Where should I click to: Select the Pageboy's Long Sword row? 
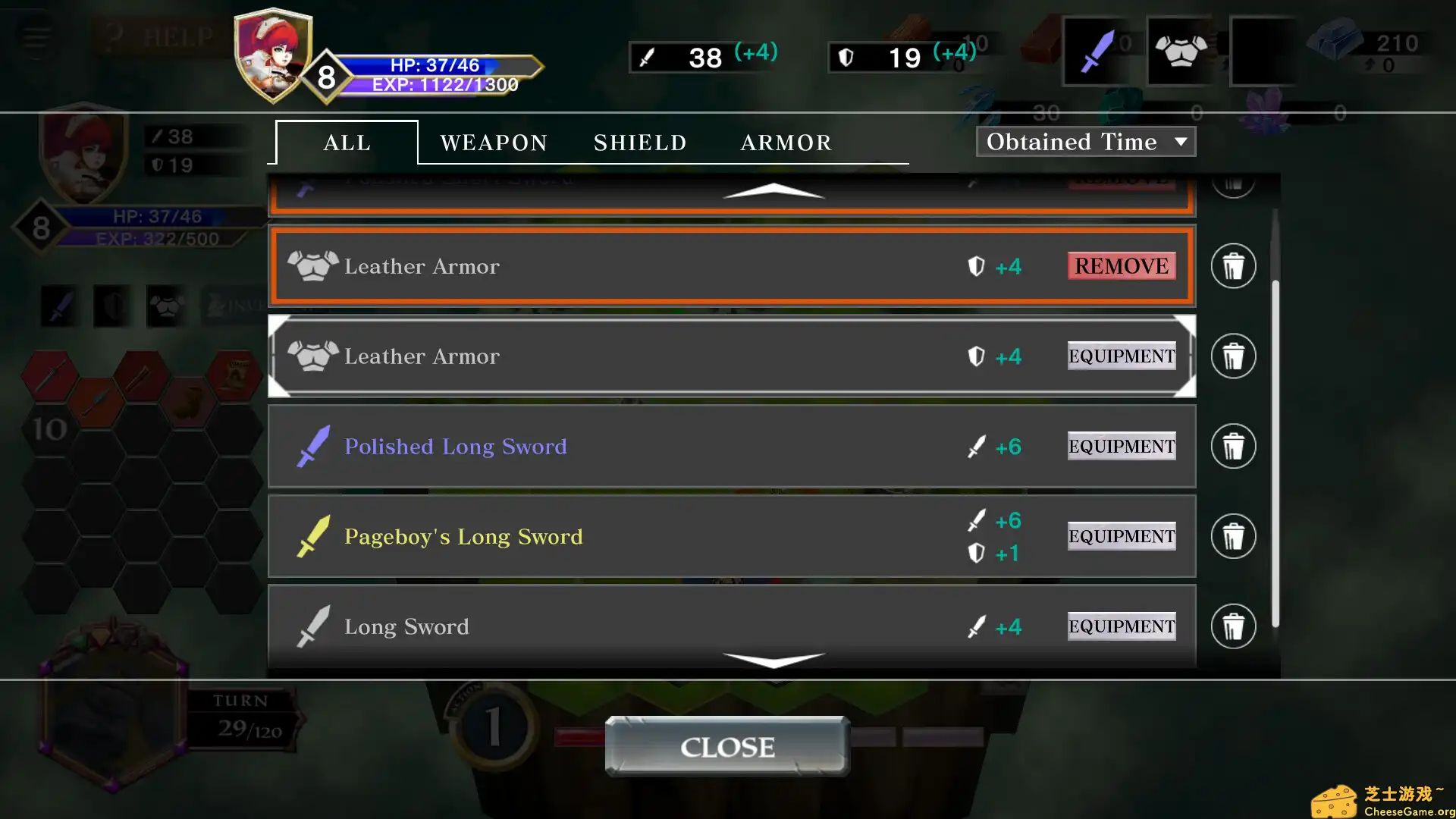(x=607, y=536)
